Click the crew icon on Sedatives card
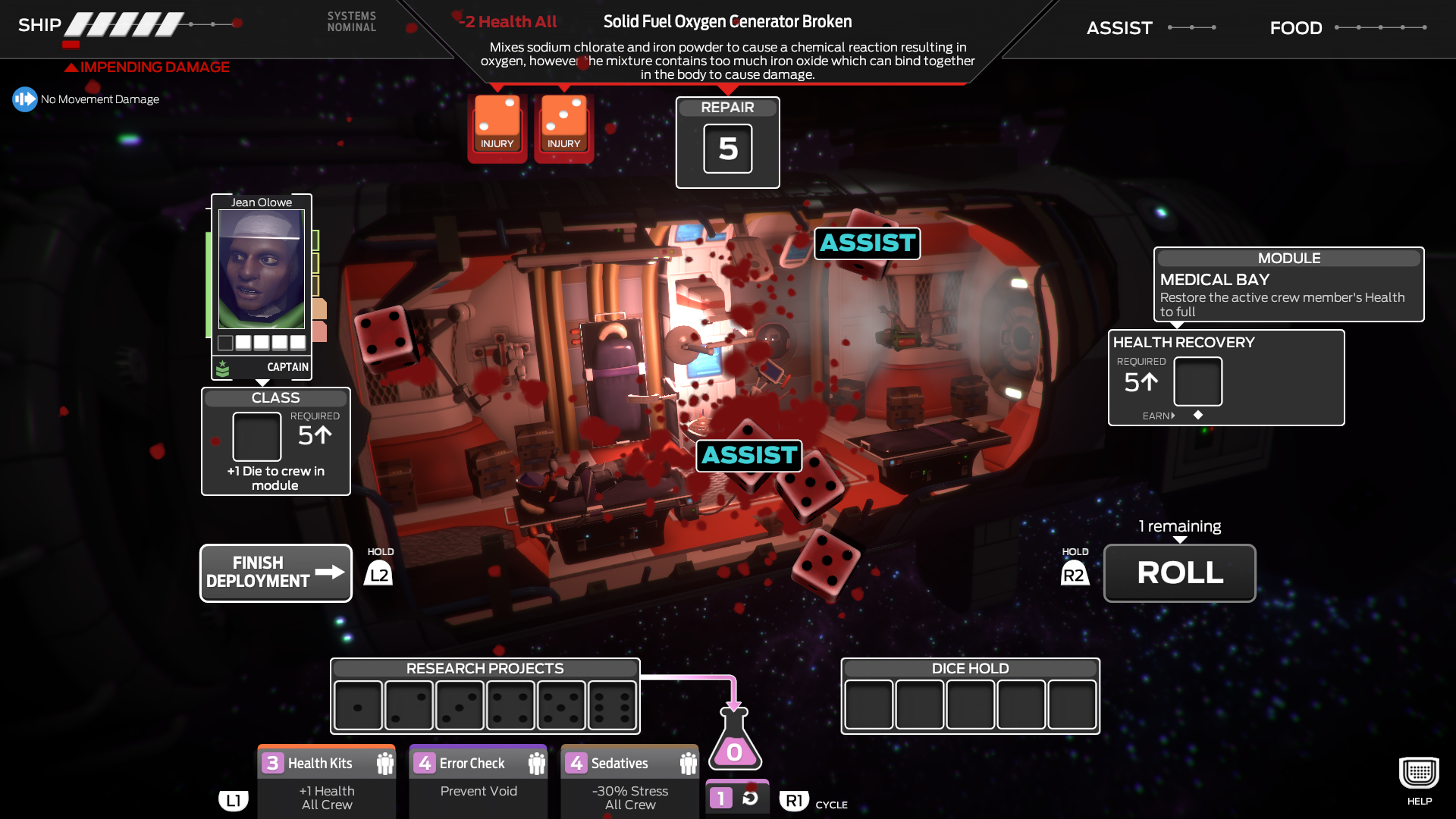The image size is (1456, 819). pos(686,762)
